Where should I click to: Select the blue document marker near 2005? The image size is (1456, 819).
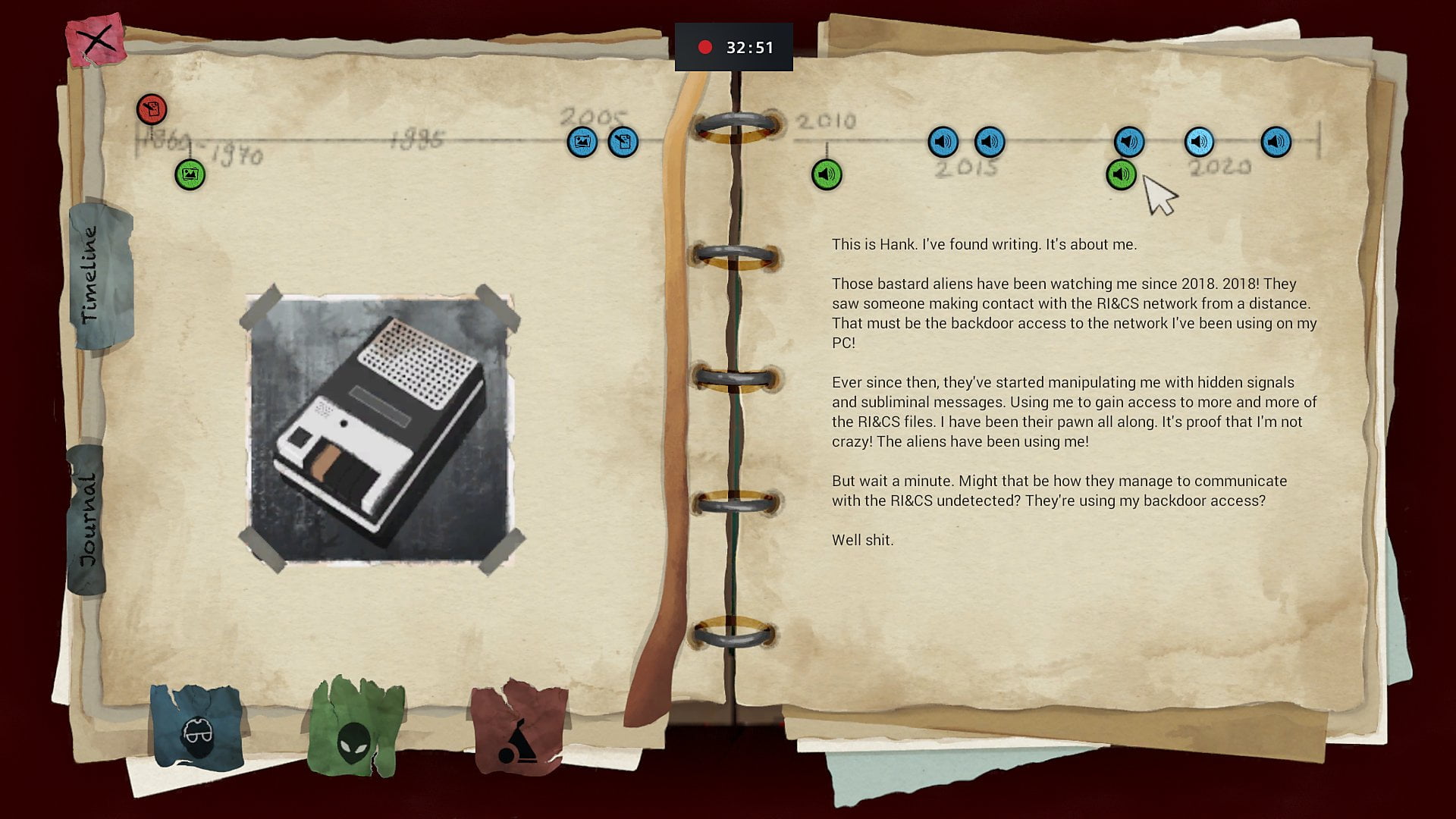click(x=623, y=142)
